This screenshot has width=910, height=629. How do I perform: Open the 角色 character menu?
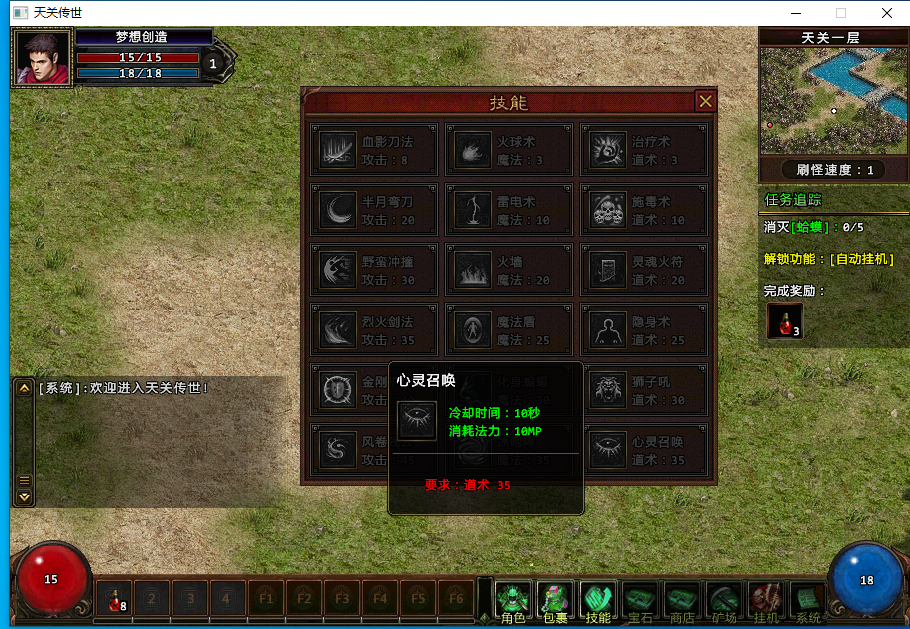[513, 601]
